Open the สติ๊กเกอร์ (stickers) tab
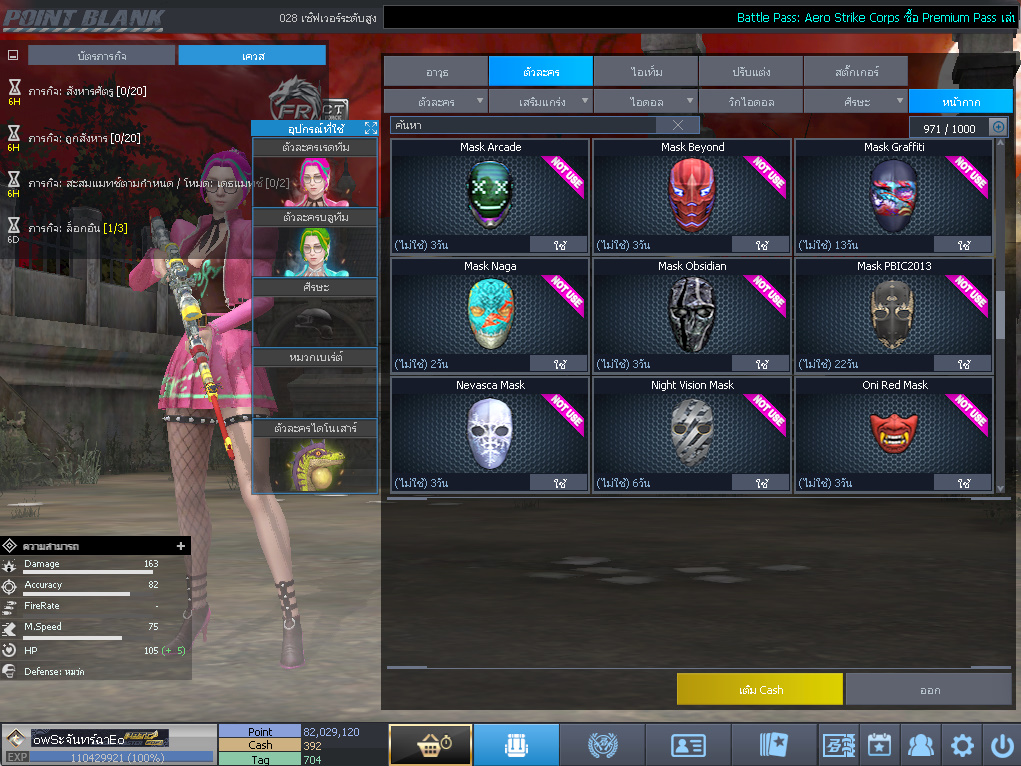The width and height of the screenshot is (1021, 766). [x=855, y=72]
